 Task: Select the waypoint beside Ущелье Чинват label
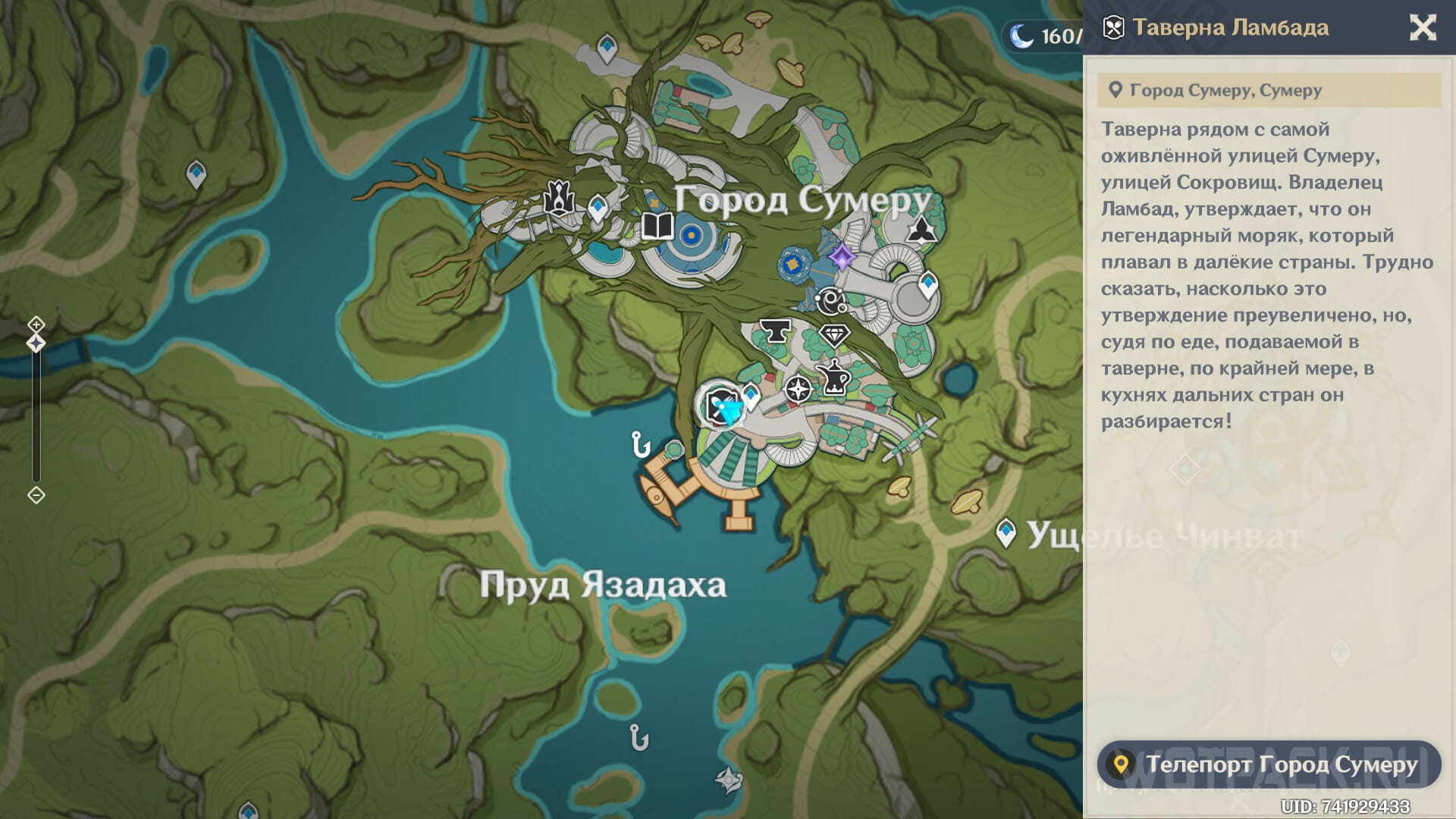[1006, 532]
